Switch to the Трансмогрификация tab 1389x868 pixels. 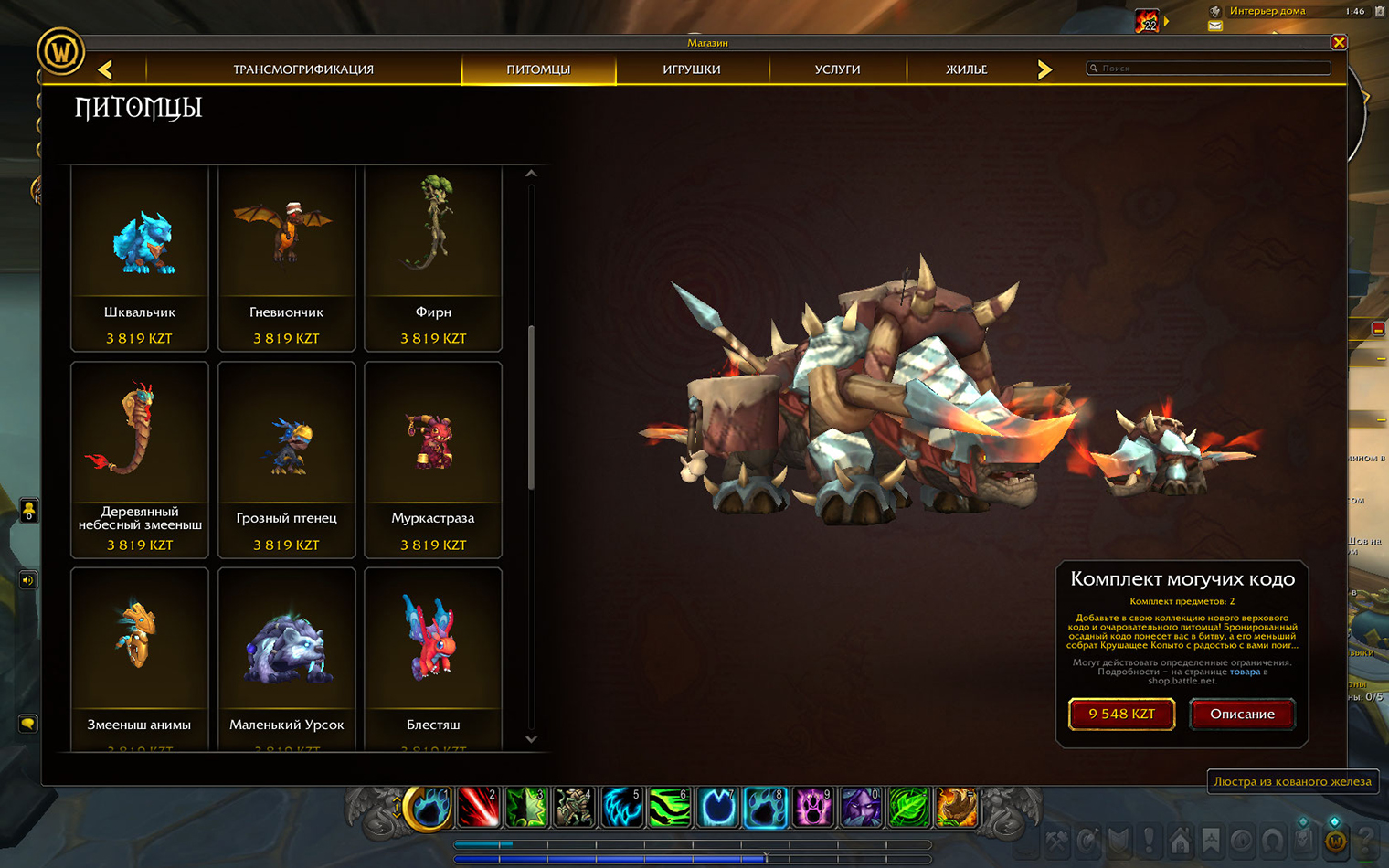(x=303, y=69)
